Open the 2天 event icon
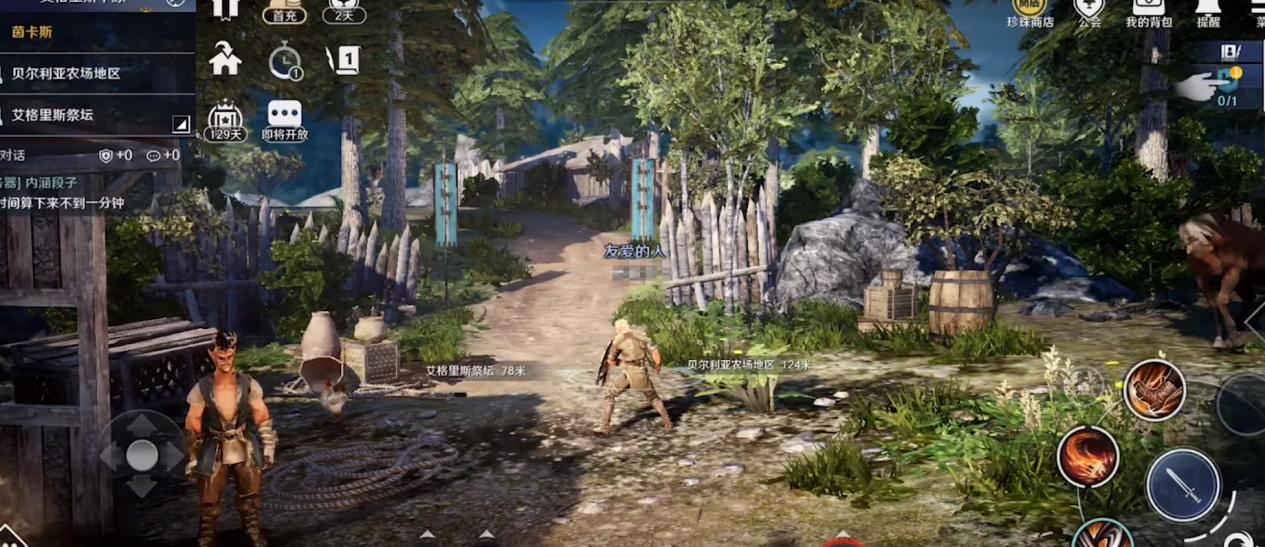Screen dimensions: 1265x547 [343, 10]
